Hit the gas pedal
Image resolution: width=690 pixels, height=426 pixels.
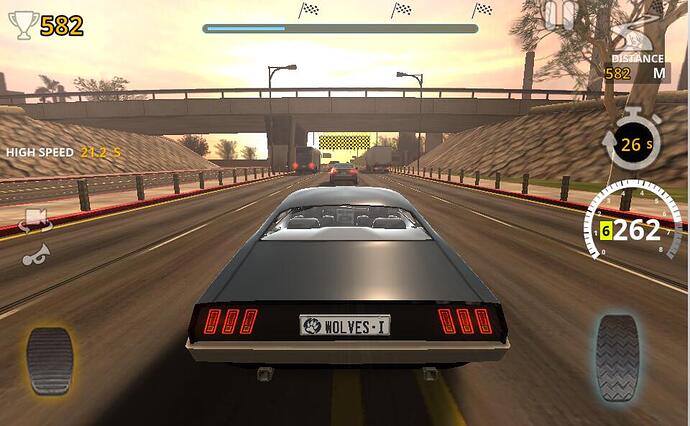(617, 357)
